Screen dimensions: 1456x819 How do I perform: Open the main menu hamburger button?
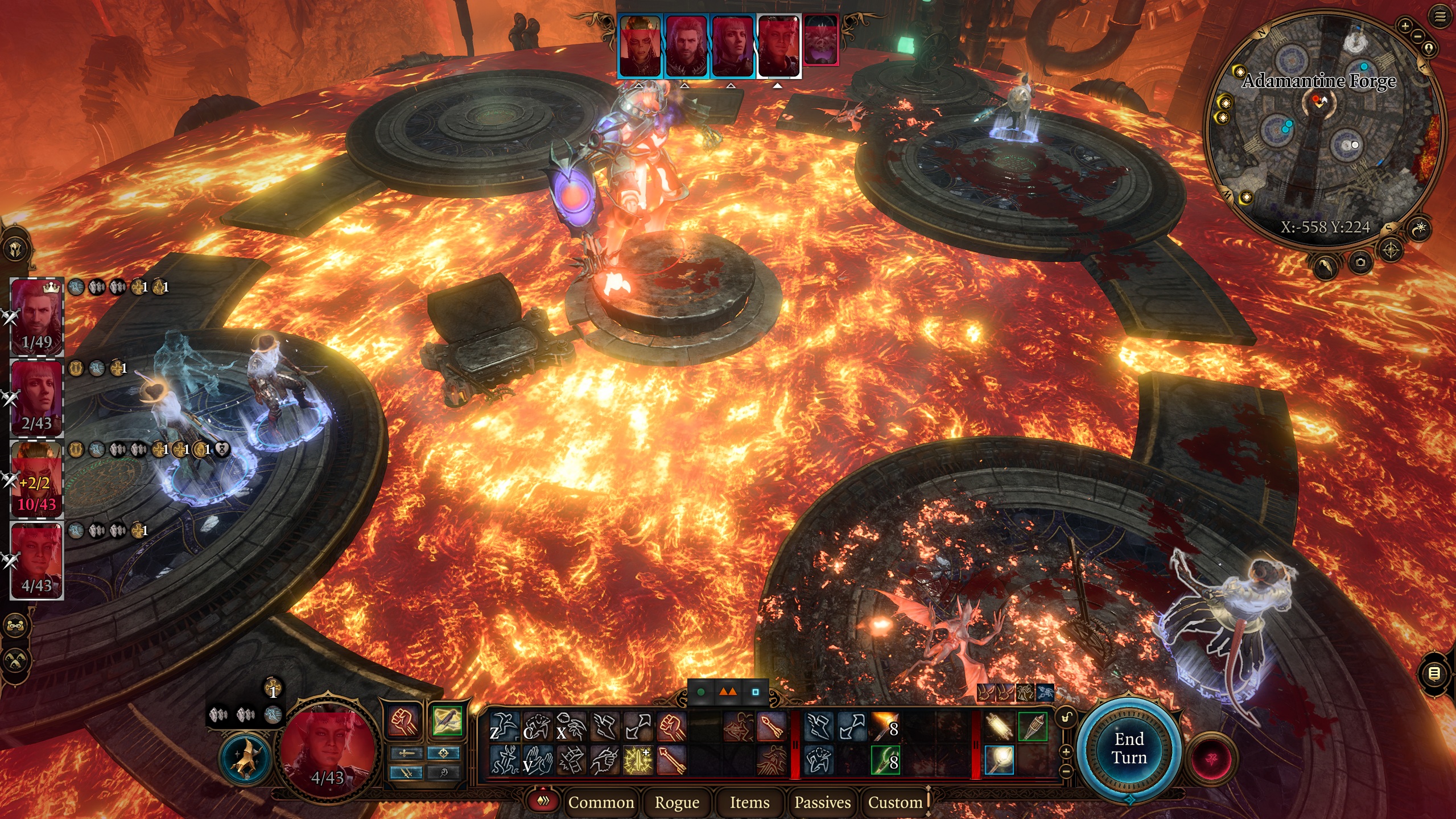tap(1439, 17)
